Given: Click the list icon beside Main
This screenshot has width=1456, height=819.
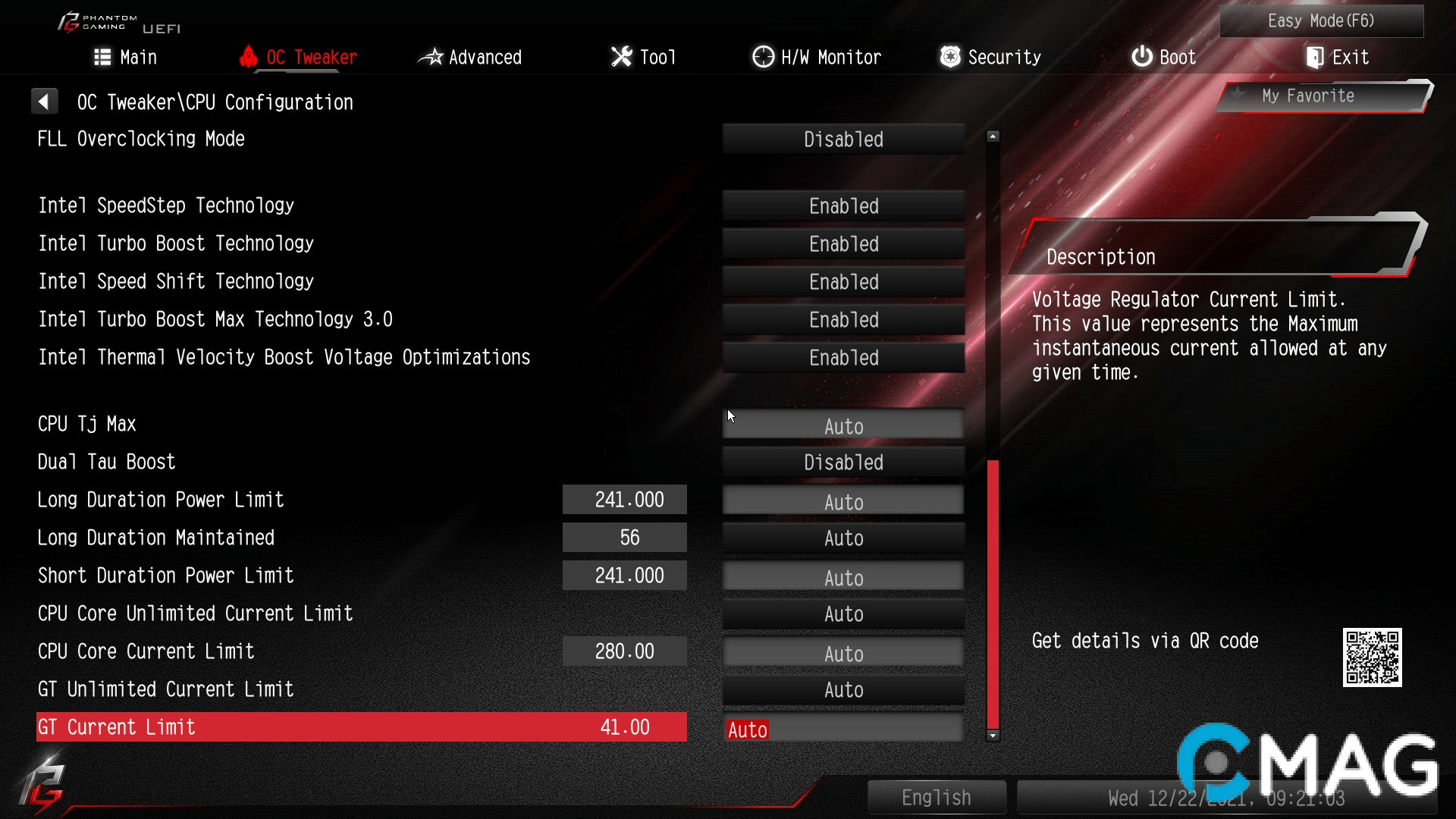Looking at the screenshot, I should [102, 56].
